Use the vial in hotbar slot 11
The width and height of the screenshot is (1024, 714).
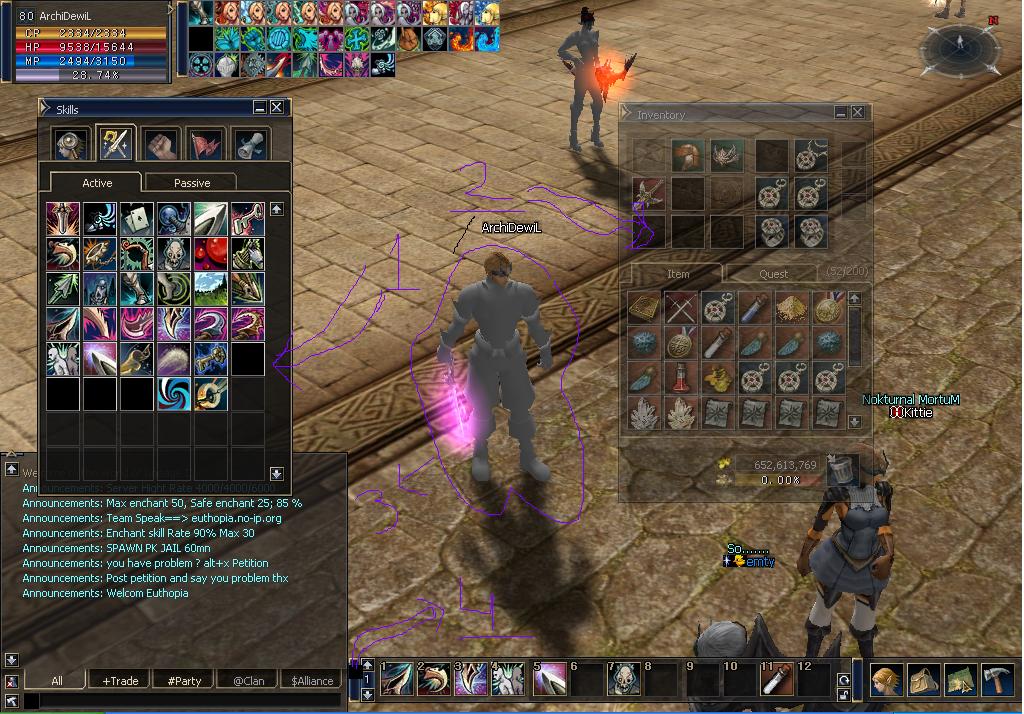tap(777, 681)
